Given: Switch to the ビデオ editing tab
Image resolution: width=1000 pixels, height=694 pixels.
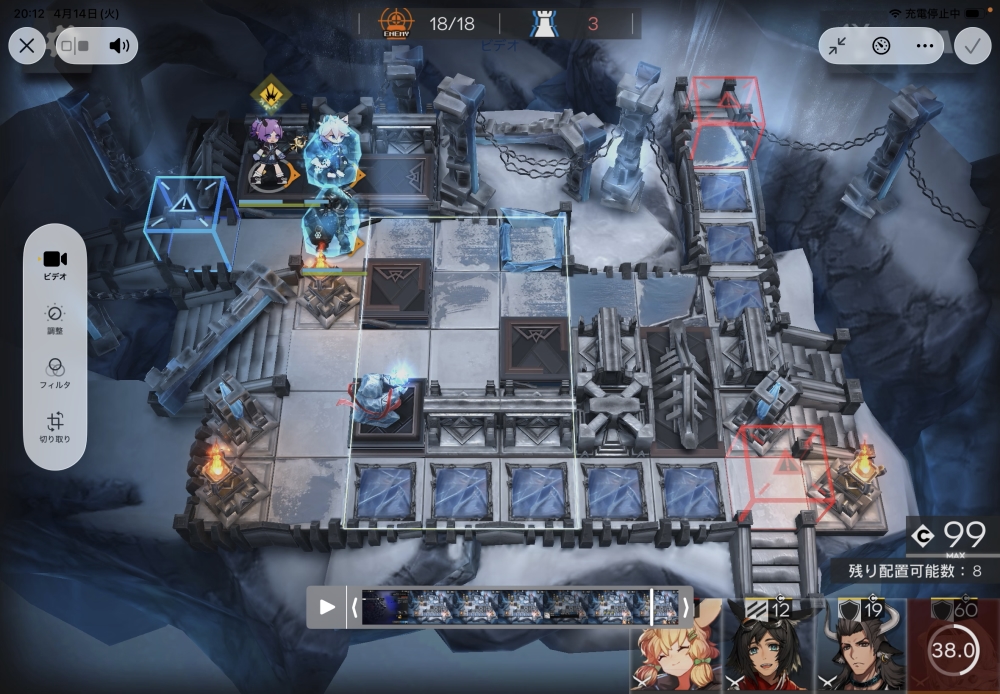Looking at the screenshot, I should coord(55,265).
